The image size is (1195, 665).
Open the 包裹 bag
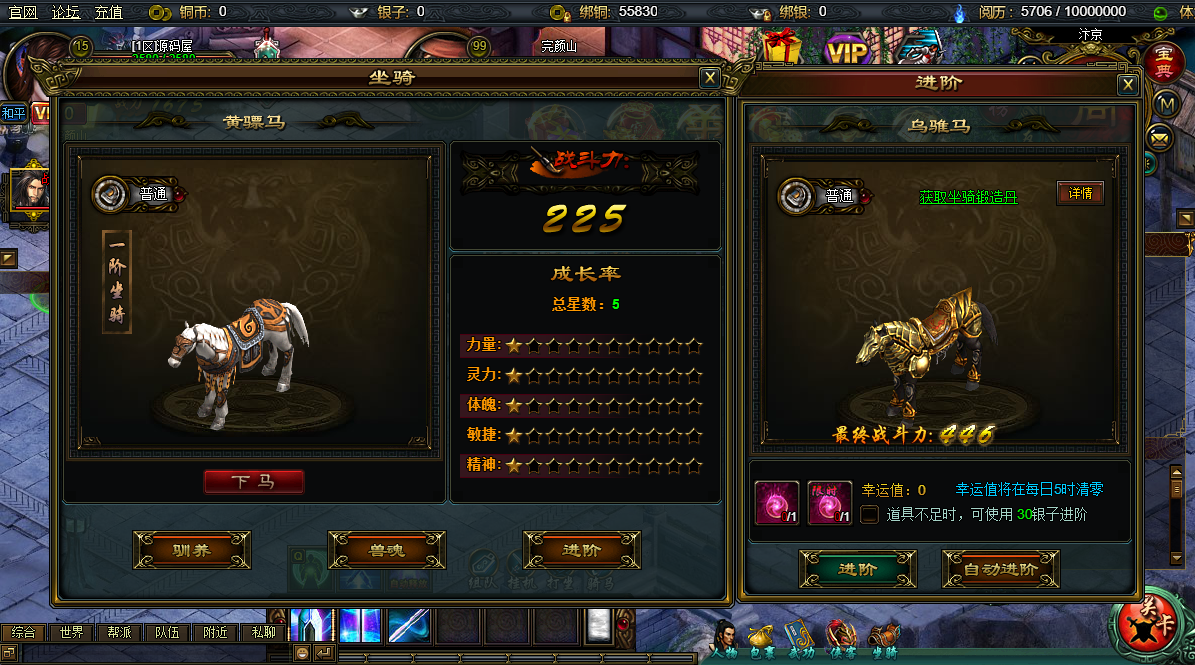(762, 638)
